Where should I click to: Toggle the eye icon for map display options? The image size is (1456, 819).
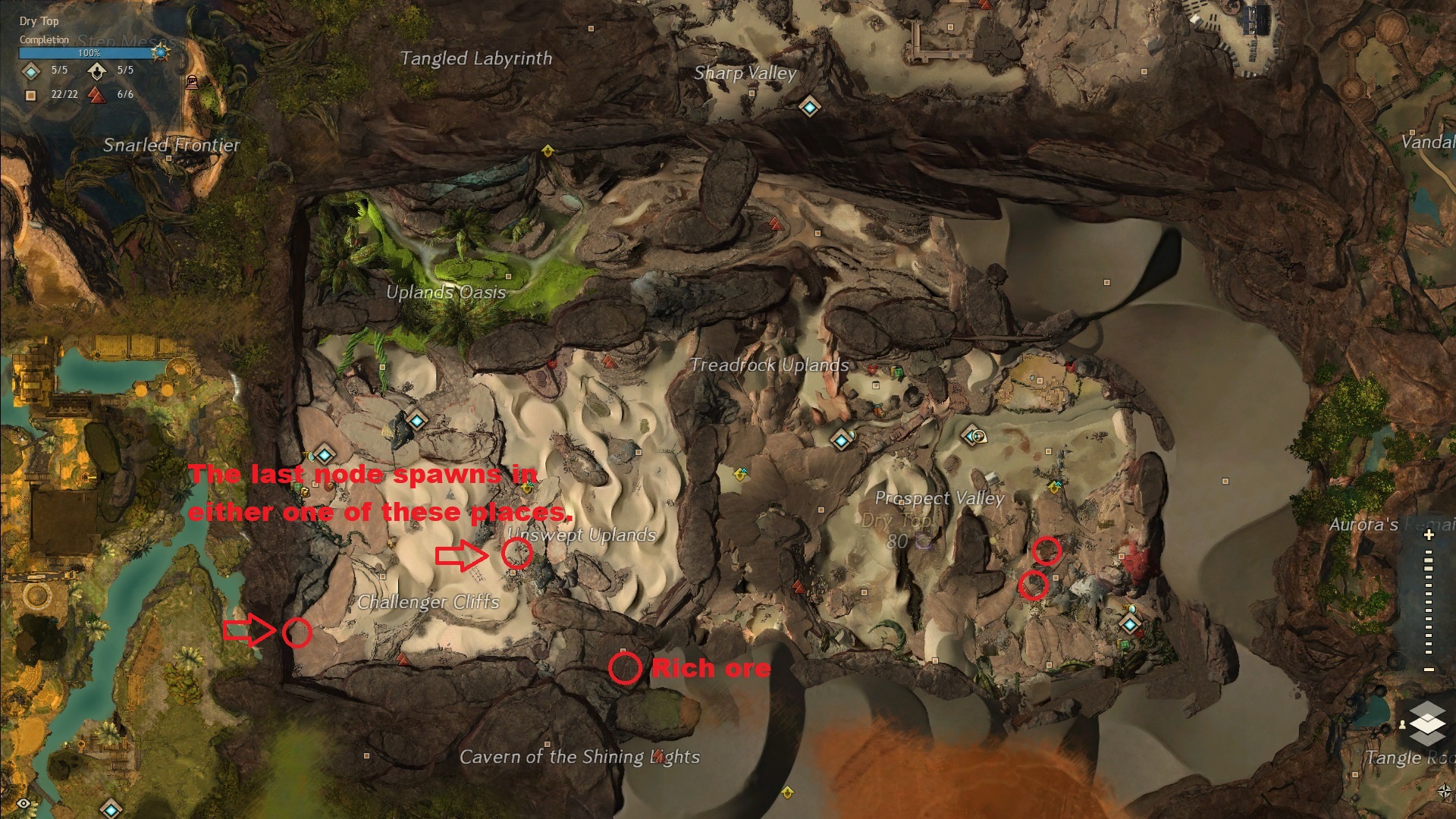click(24, 803)
